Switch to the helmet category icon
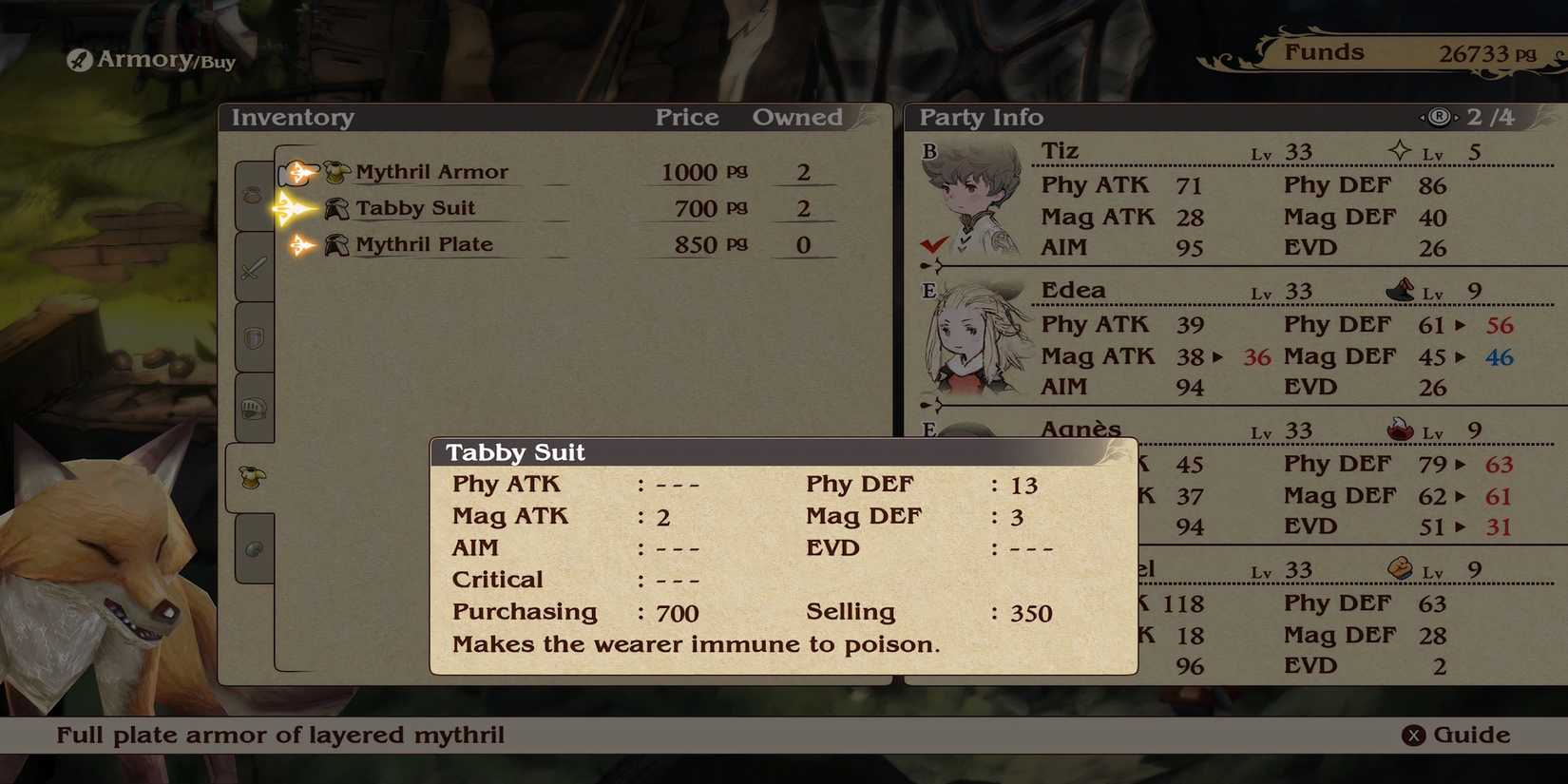Viewport: 1568px width, 784px height. point(252,409)
